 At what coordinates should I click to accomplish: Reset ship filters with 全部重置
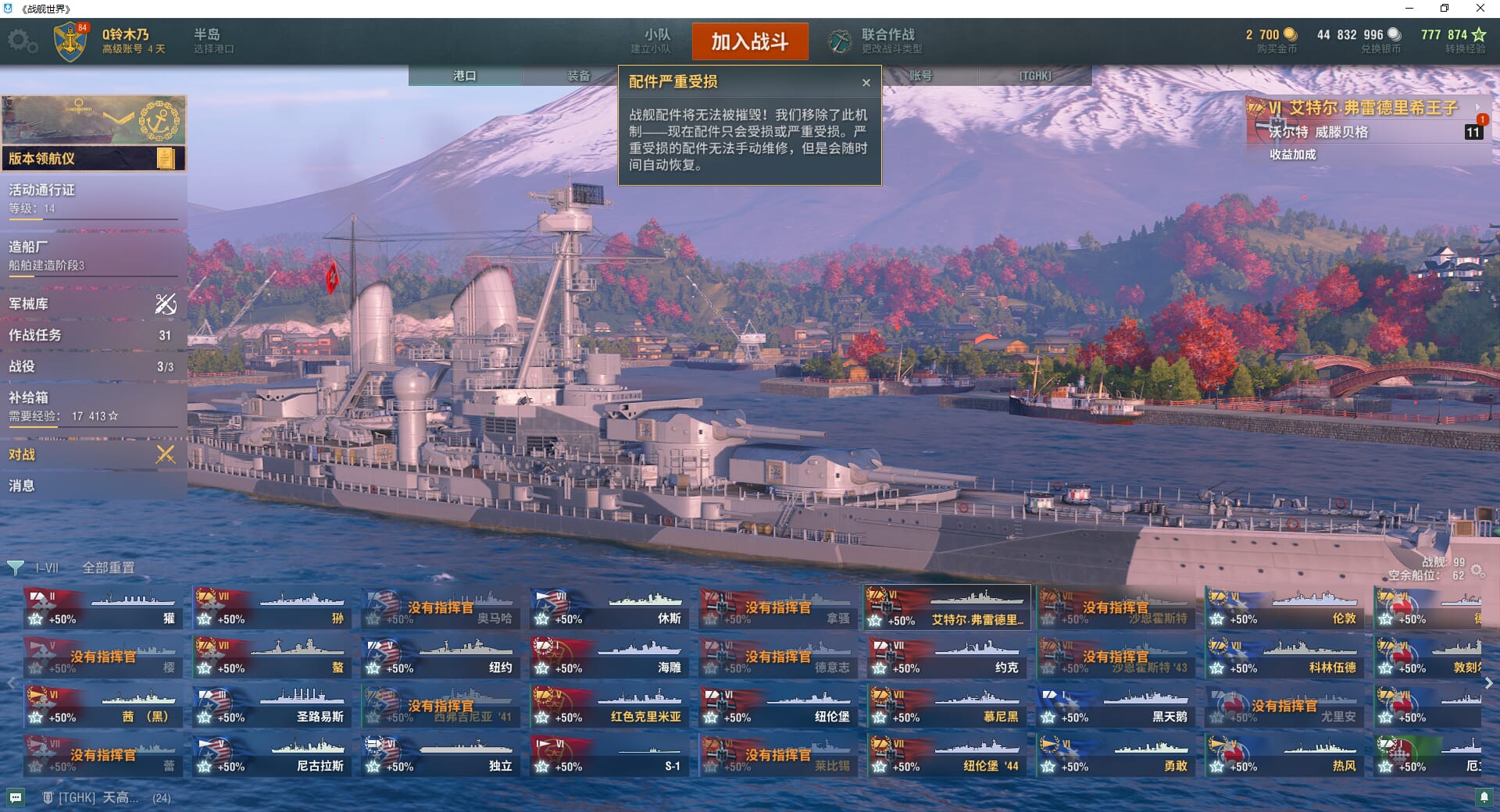pyautogui.click(x=109, y=568)
